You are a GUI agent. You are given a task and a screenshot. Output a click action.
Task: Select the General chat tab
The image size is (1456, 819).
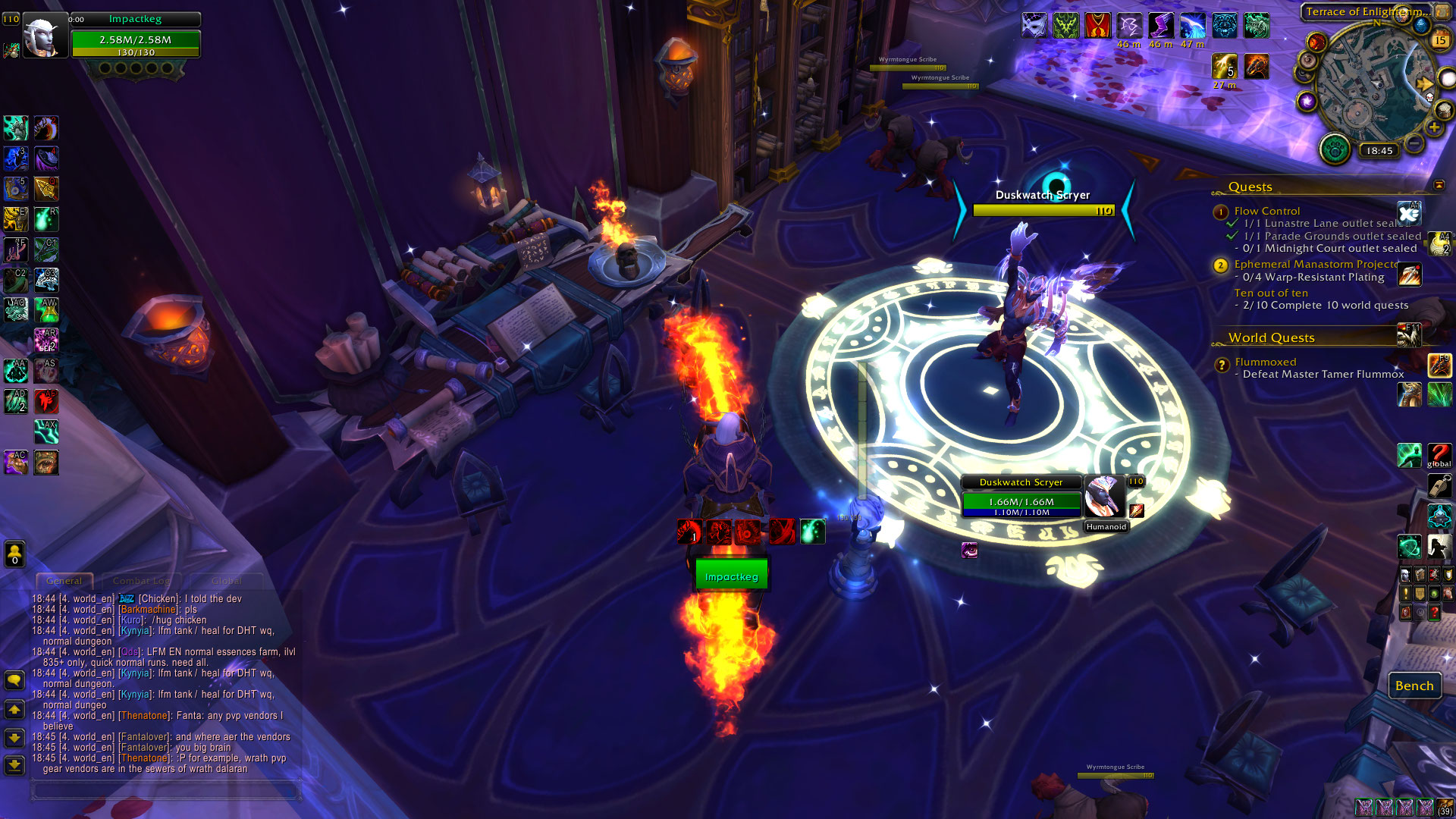pos(64,581)
